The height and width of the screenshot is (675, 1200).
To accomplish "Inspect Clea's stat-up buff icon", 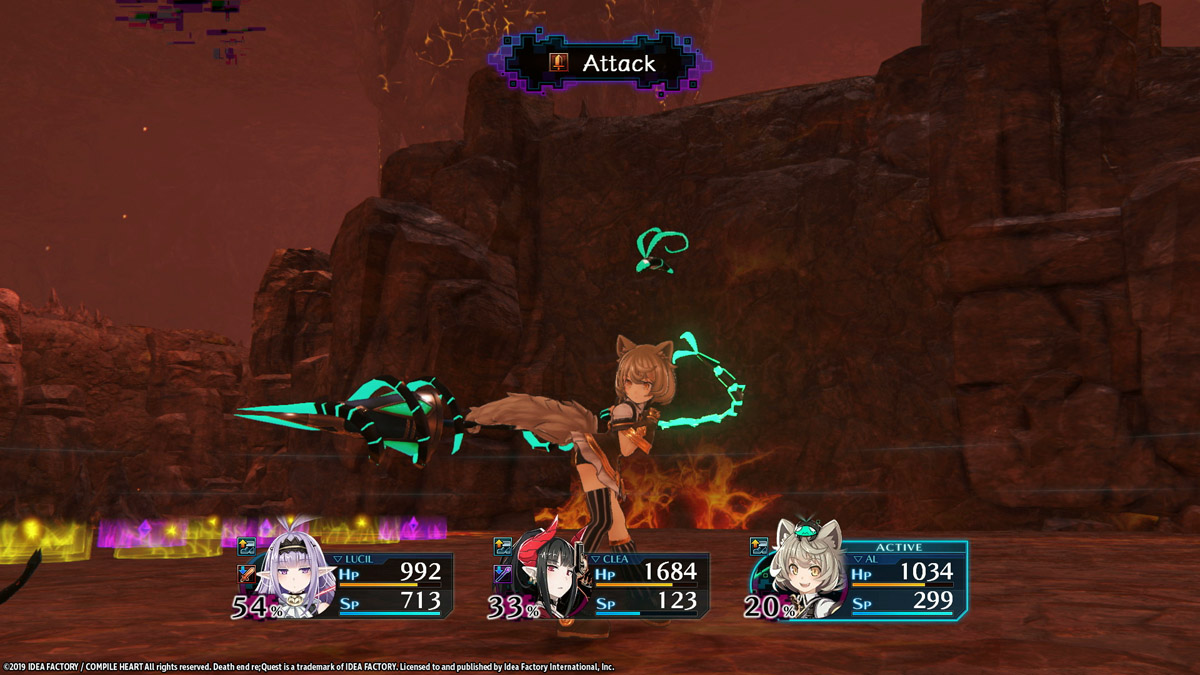I will pyautogui.click(x=503, y=547).
